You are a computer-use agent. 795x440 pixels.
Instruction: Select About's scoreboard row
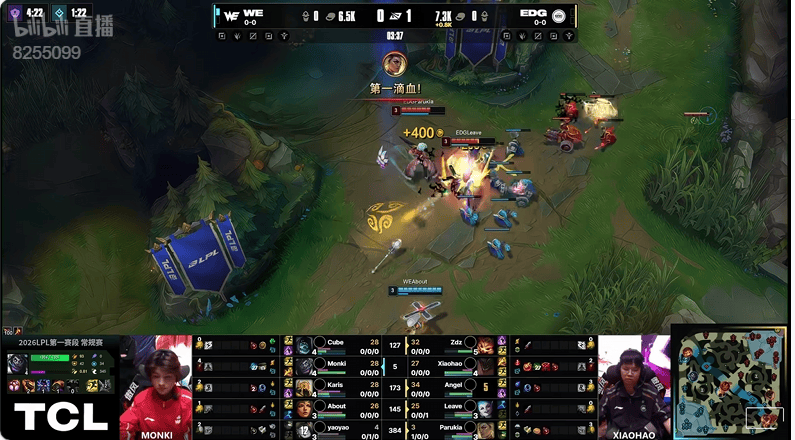click(x=336, y=408)
